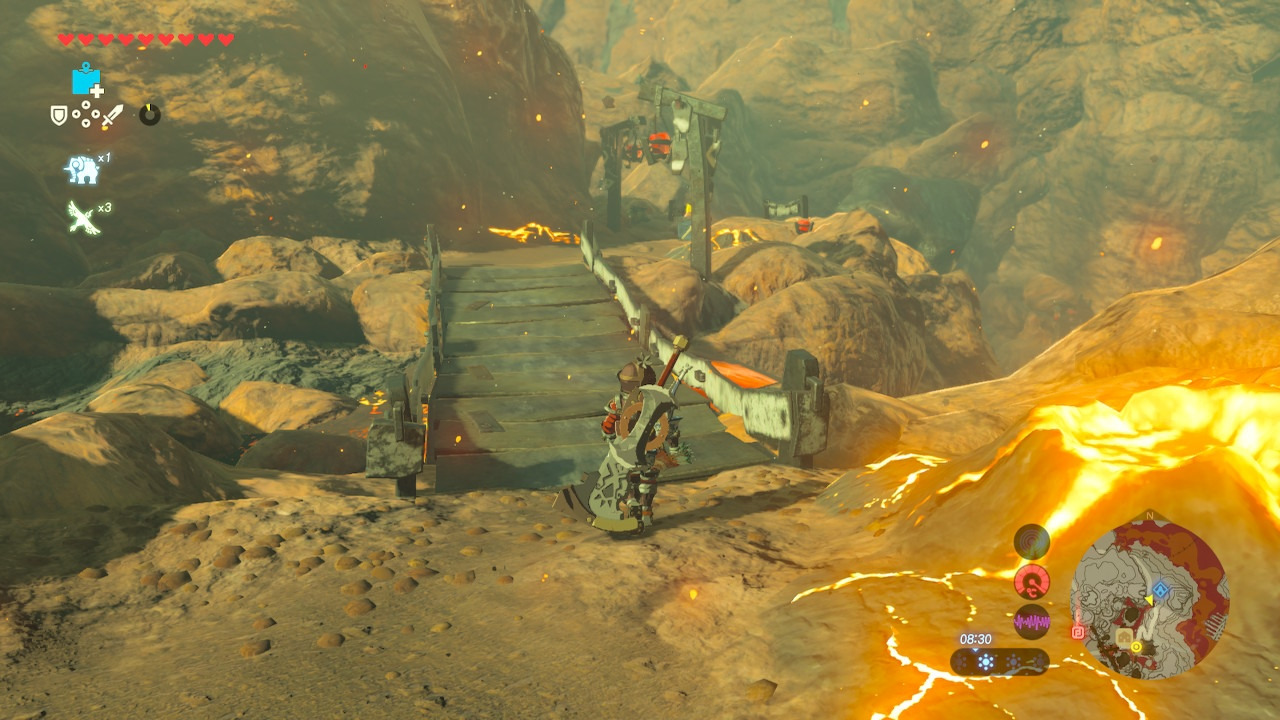Click the yellow objective ring on minimap
The height and width of the screenshot is (720, 1280).
click(1136, 647)
